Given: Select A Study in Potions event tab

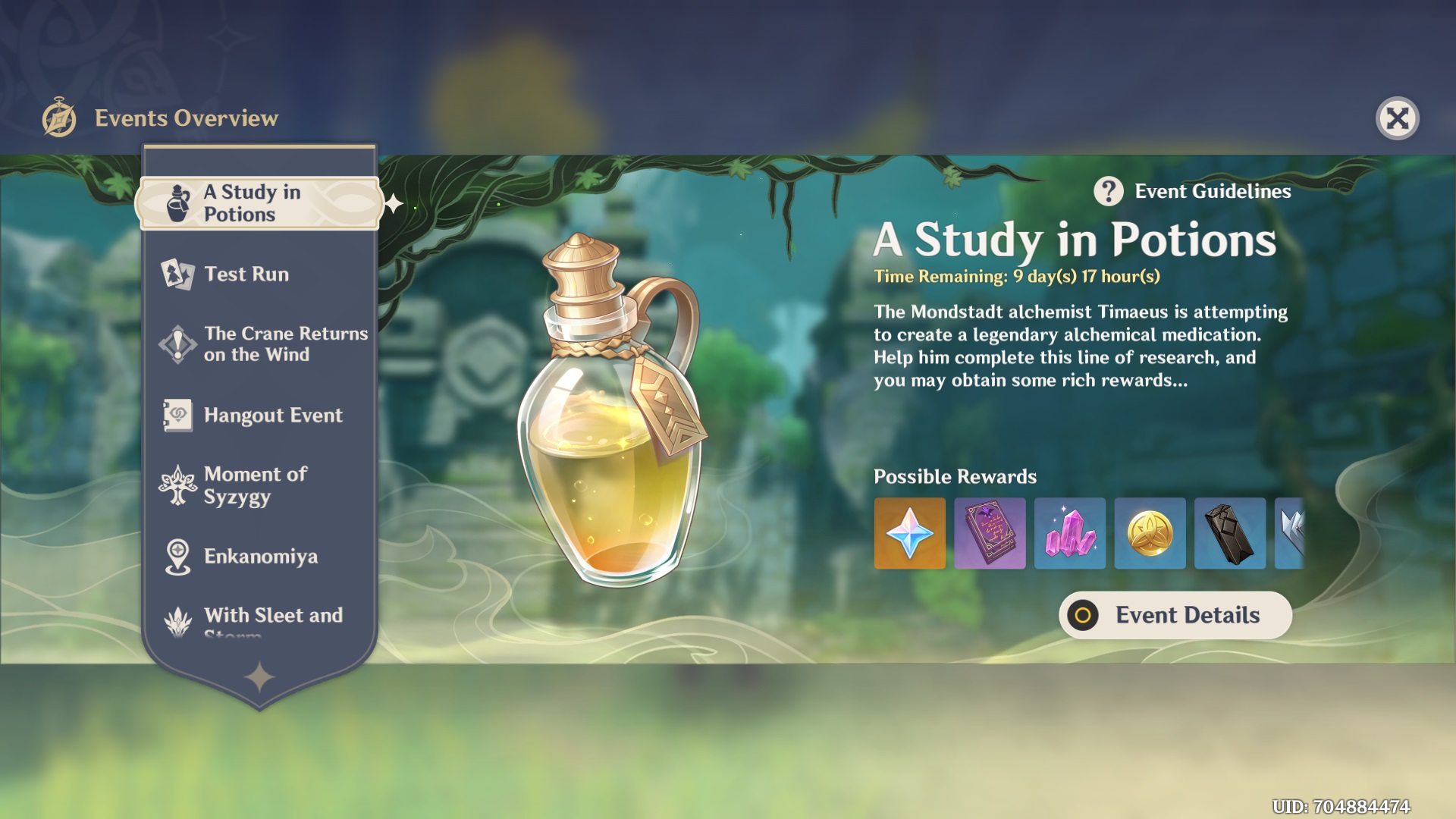Looking at the screenshot, I should point(259,203).
